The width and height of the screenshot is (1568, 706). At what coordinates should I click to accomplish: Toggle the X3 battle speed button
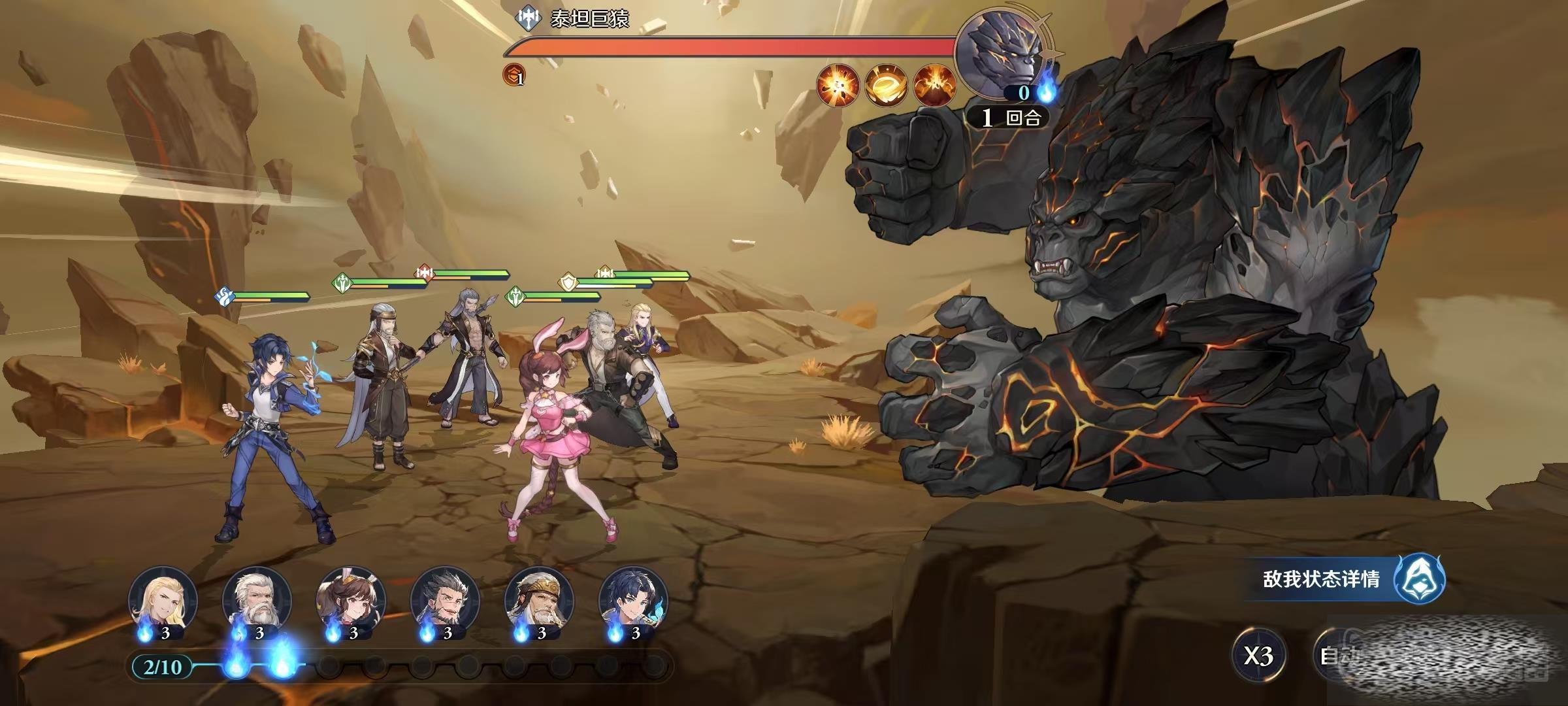[1258, 656]
